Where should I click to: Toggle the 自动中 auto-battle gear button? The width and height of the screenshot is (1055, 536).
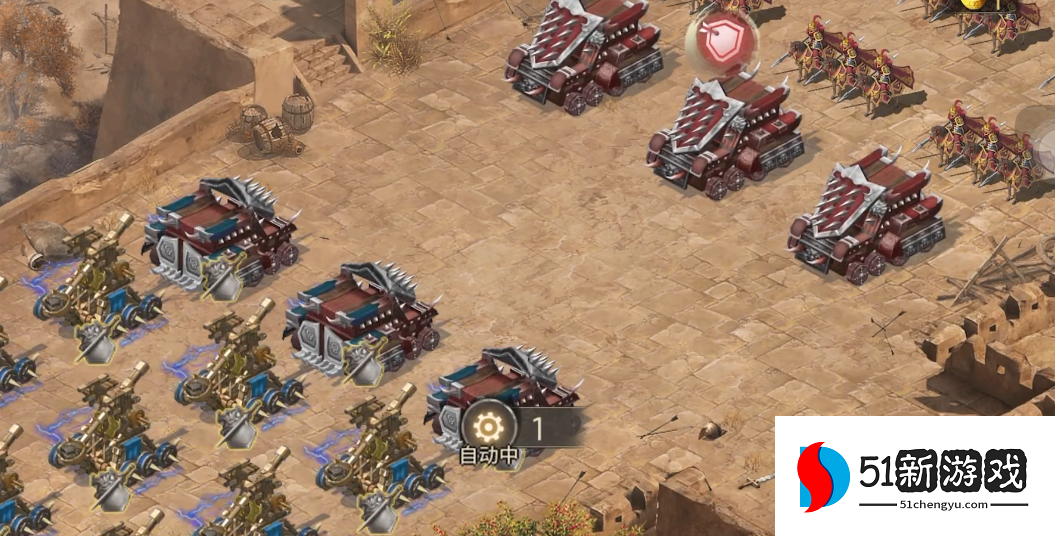coord(489,429)
